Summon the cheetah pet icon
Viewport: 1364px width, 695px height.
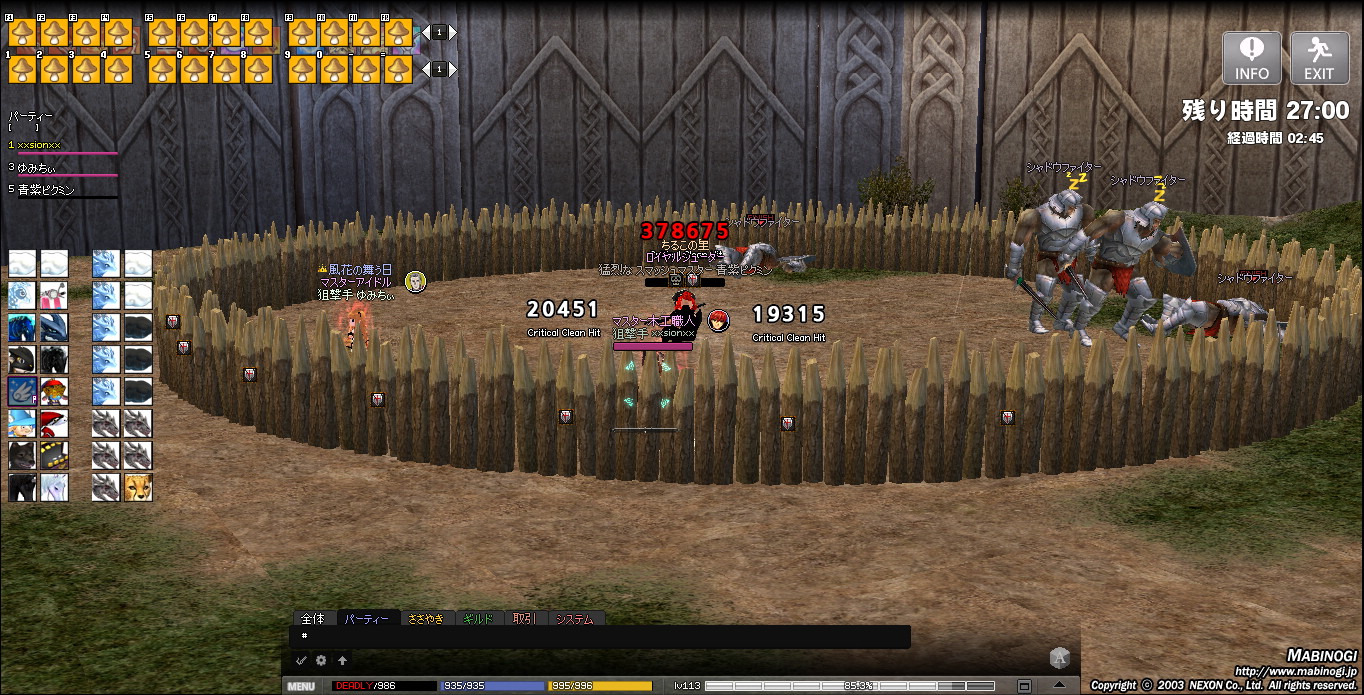coord(137,487)
